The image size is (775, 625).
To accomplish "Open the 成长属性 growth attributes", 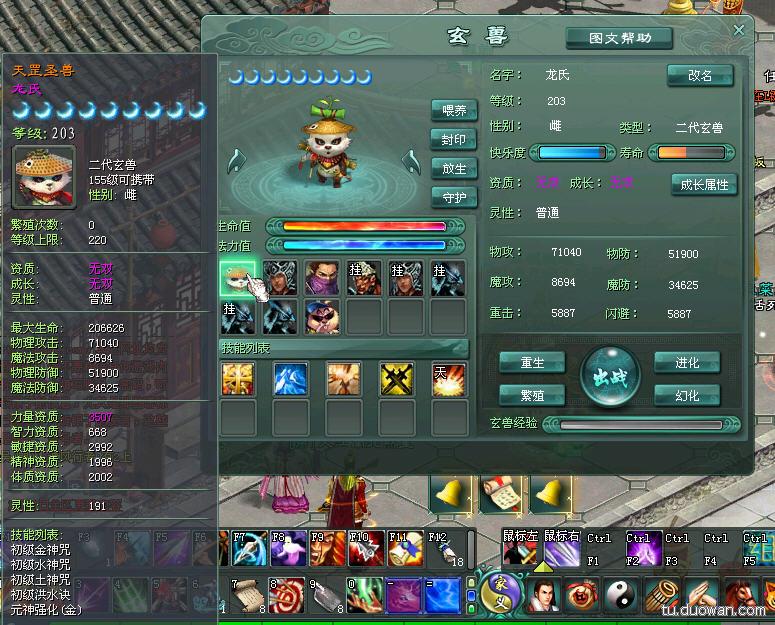I will (x=704, y=184).
